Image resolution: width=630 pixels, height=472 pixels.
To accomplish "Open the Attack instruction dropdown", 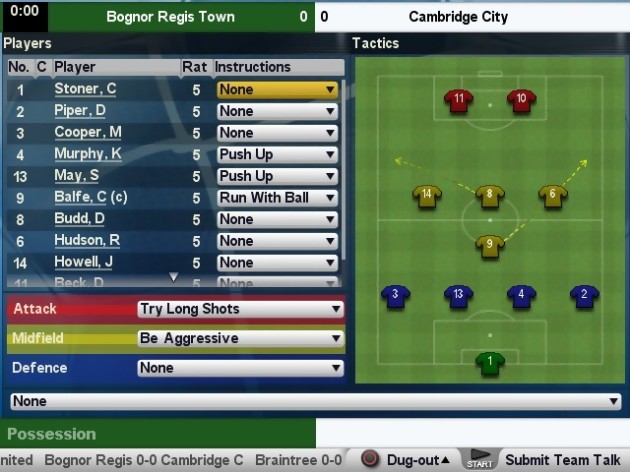I will click(x=240, y=309).
